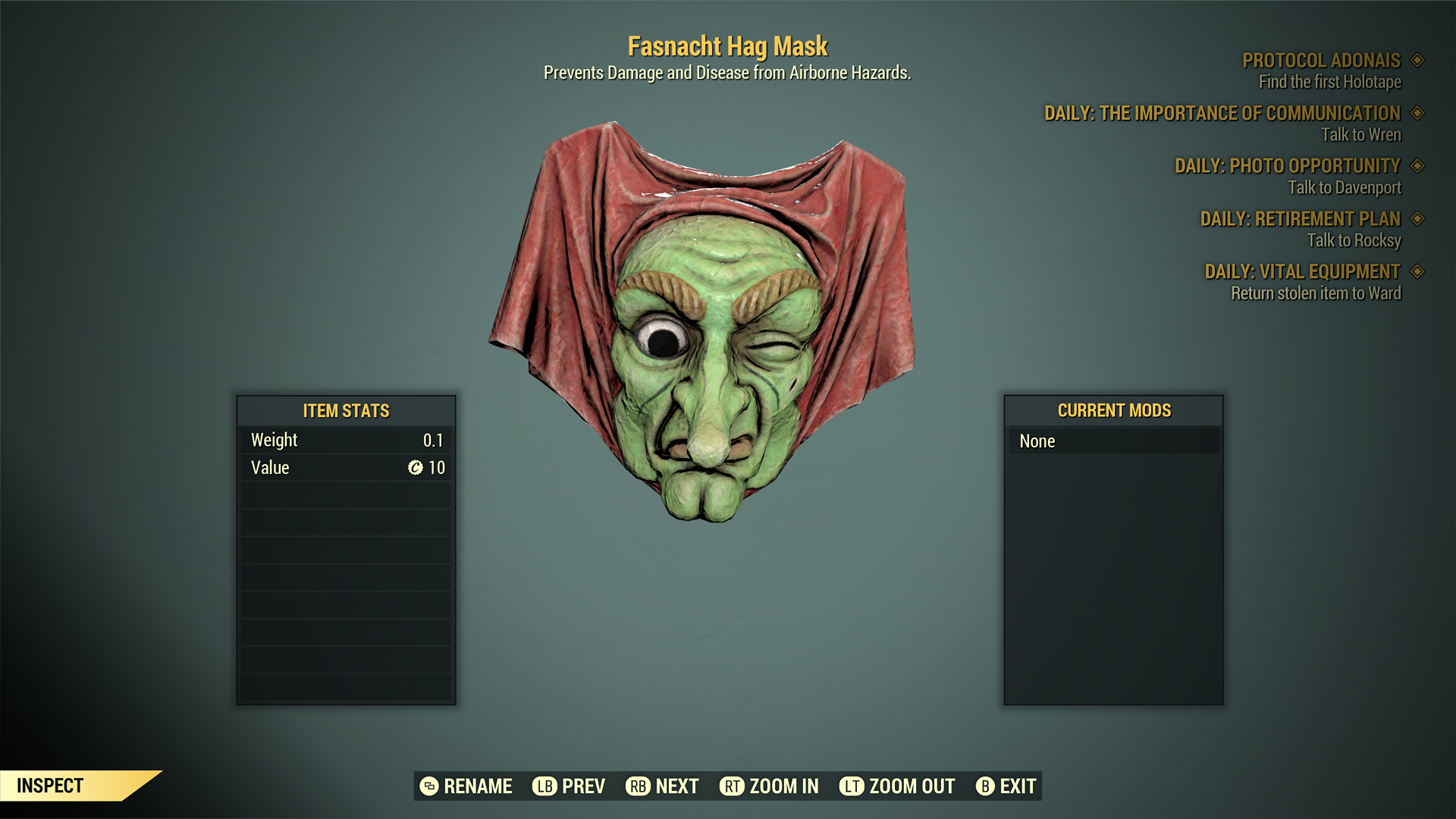Click the caps currency icon beside Value
This screenshot has width=1456, height=819.
pyautogui.click(x=416, y=468)
